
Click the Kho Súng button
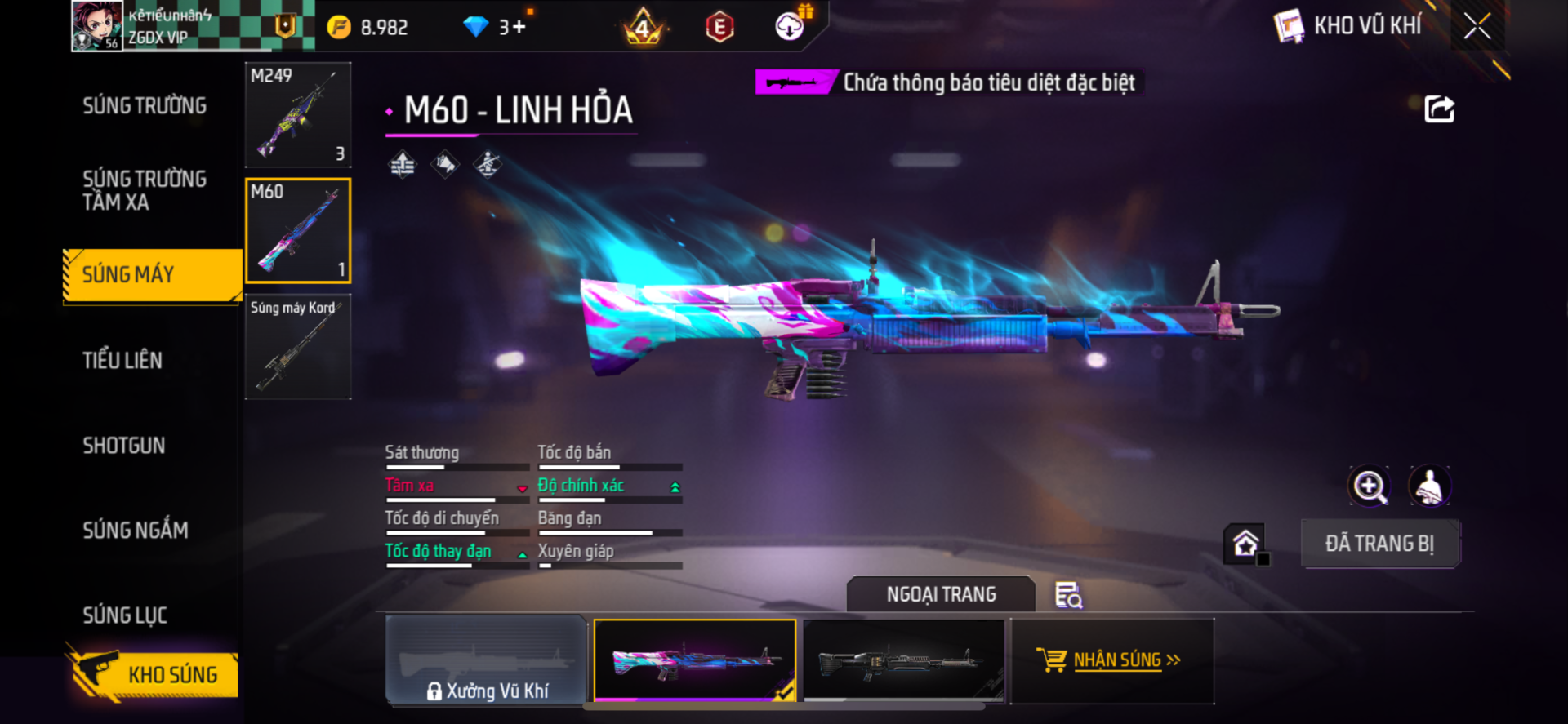pos(155,675)
